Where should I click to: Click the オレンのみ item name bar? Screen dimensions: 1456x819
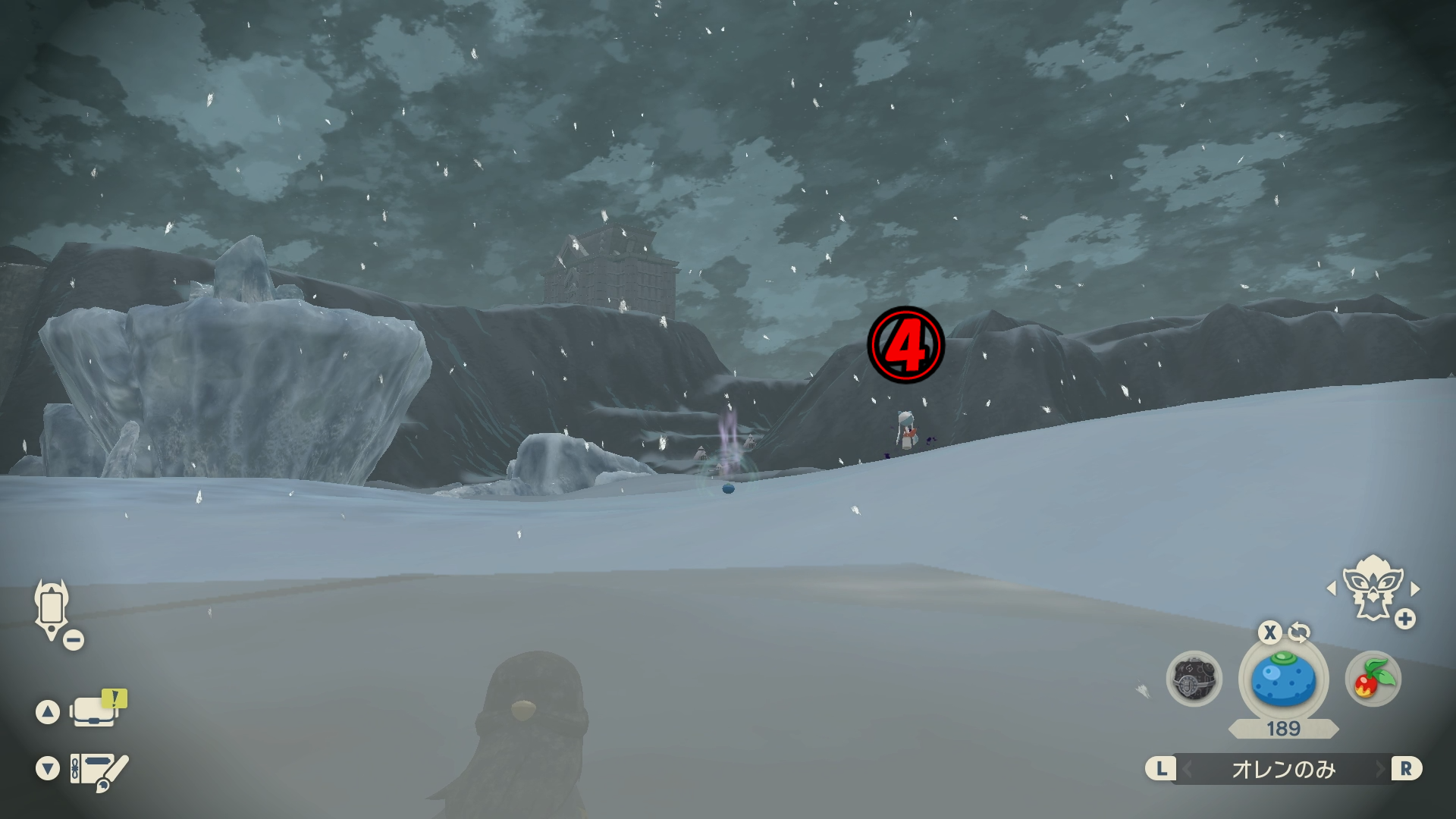point(1283,769)
